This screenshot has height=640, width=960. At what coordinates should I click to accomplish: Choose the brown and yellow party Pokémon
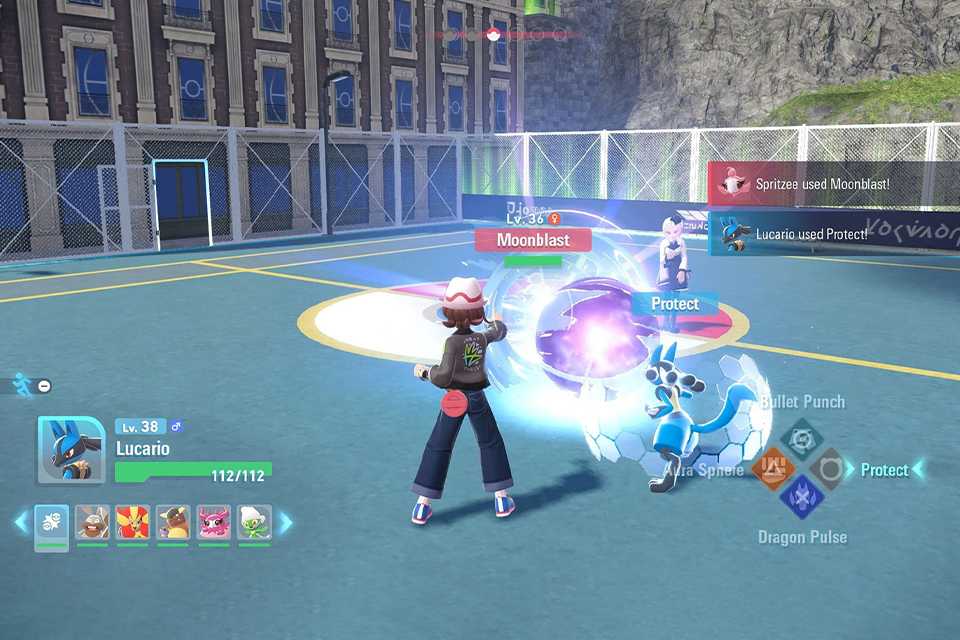click(173, 523)
